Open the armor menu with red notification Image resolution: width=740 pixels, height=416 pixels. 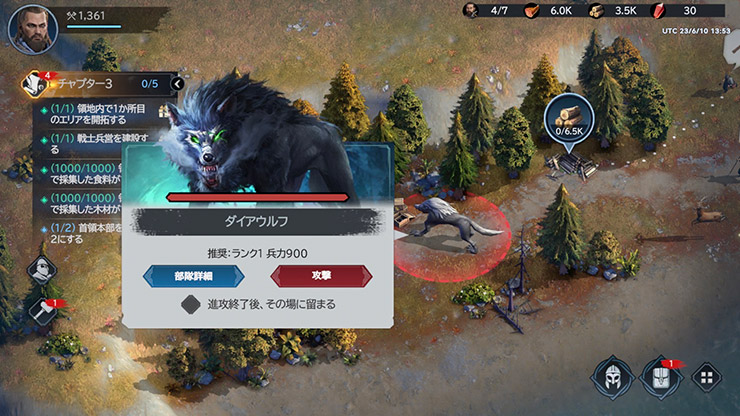[x=659, y=377]
